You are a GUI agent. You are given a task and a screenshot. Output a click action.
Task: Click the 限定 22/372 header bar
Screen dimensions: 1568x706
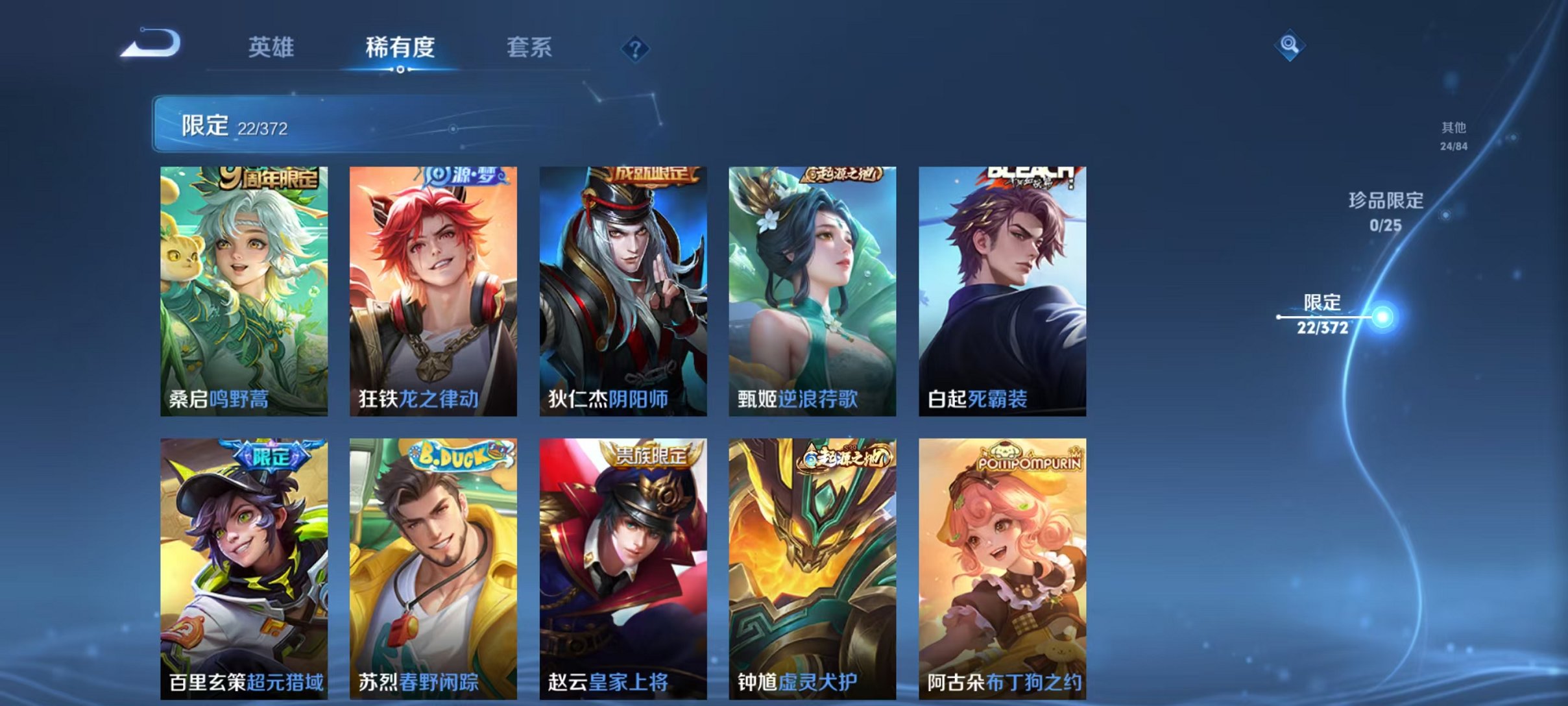[454, 124]
